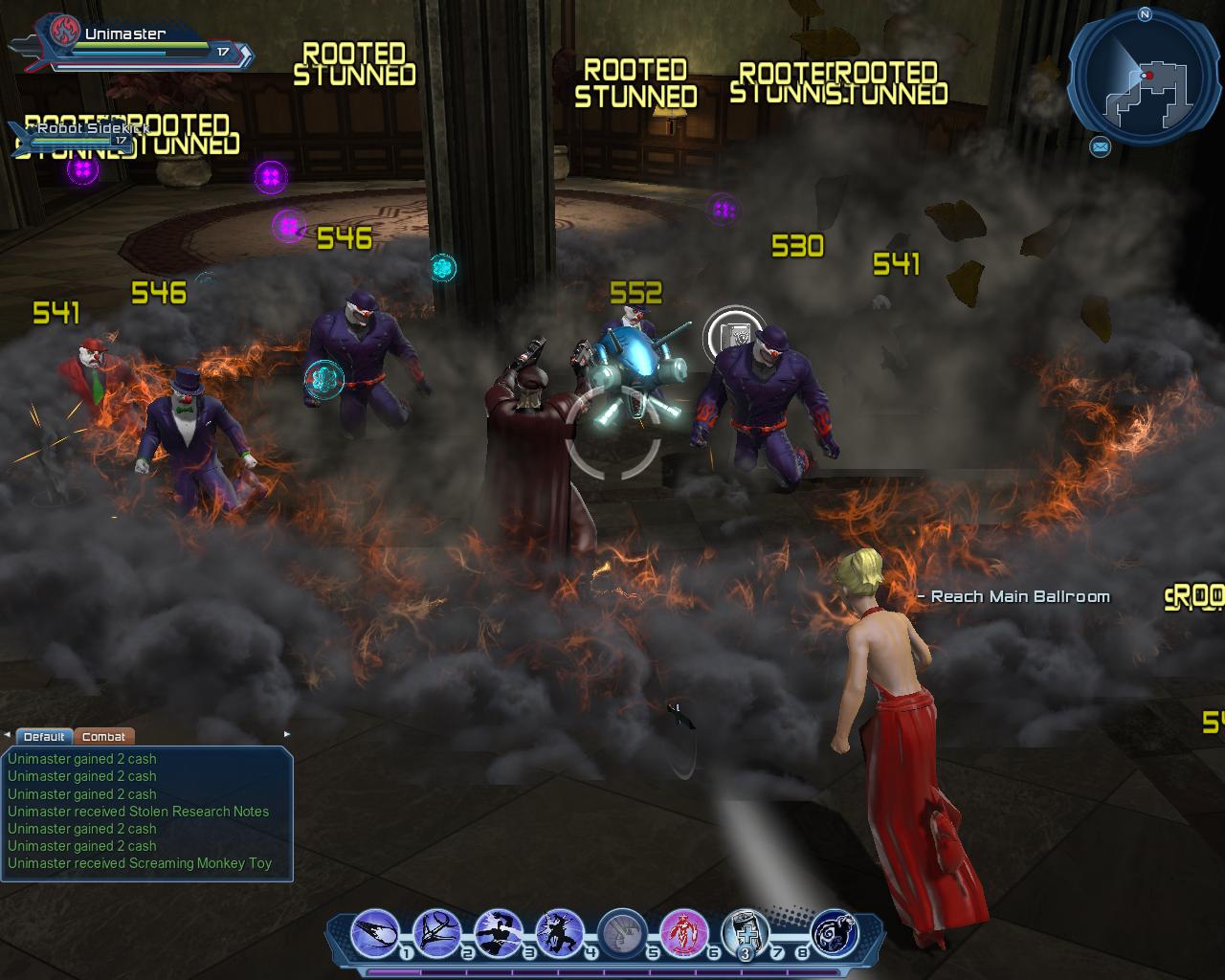This screenshot has width=1225, height=980.
Task: Click the chat log message window
Action: coord(146,812)
